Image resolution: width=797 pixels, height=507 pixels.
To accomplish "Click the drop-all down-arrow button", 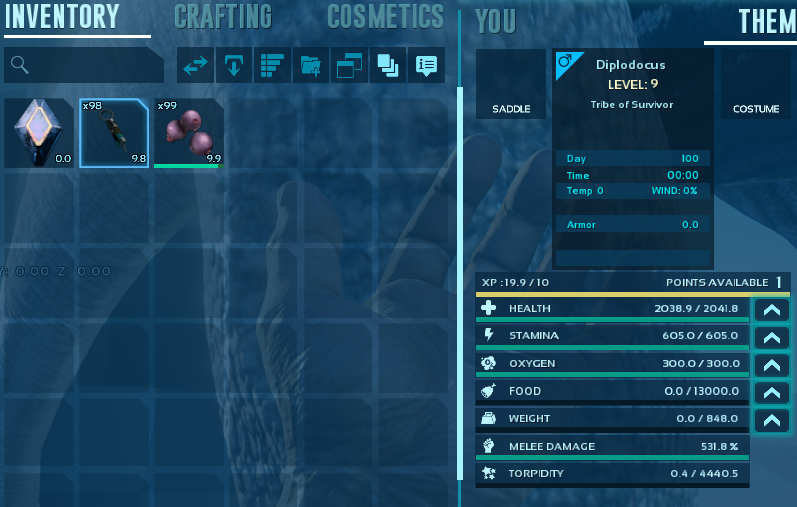I will tap(233, 66).
